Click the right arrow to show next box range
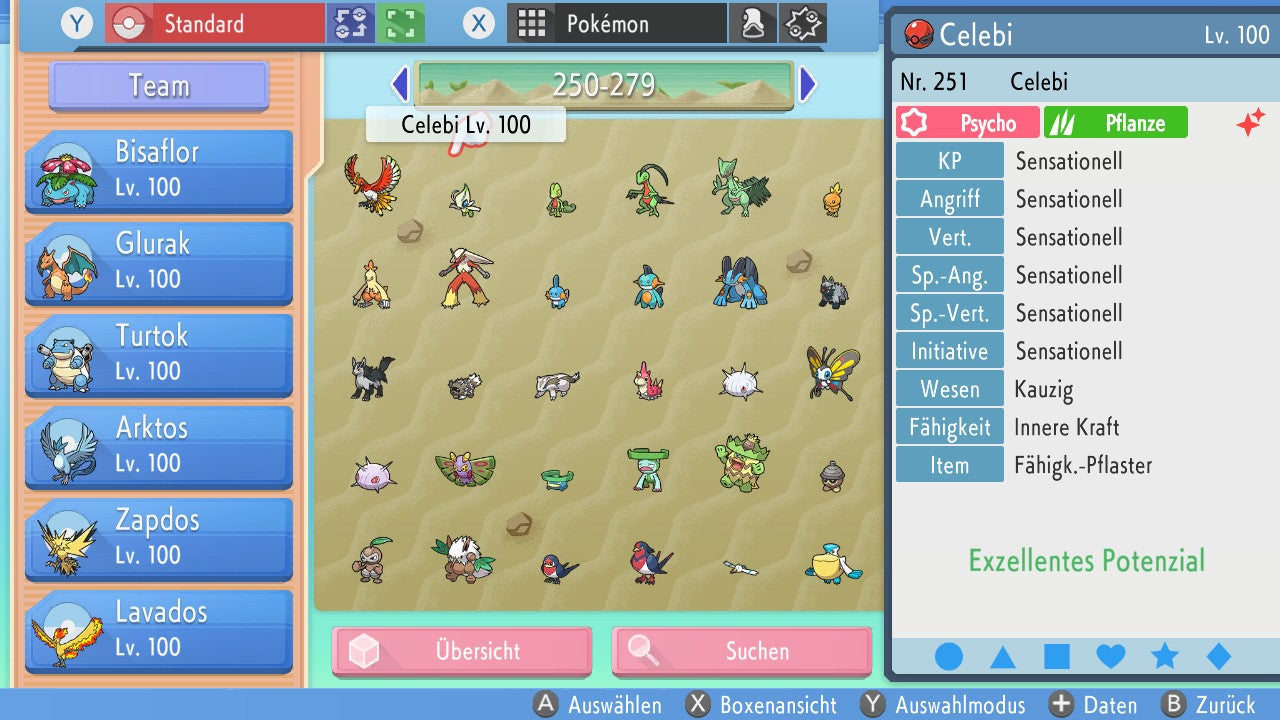The height and width of the screenshot is (720, 1280). (x=808, y=84)
